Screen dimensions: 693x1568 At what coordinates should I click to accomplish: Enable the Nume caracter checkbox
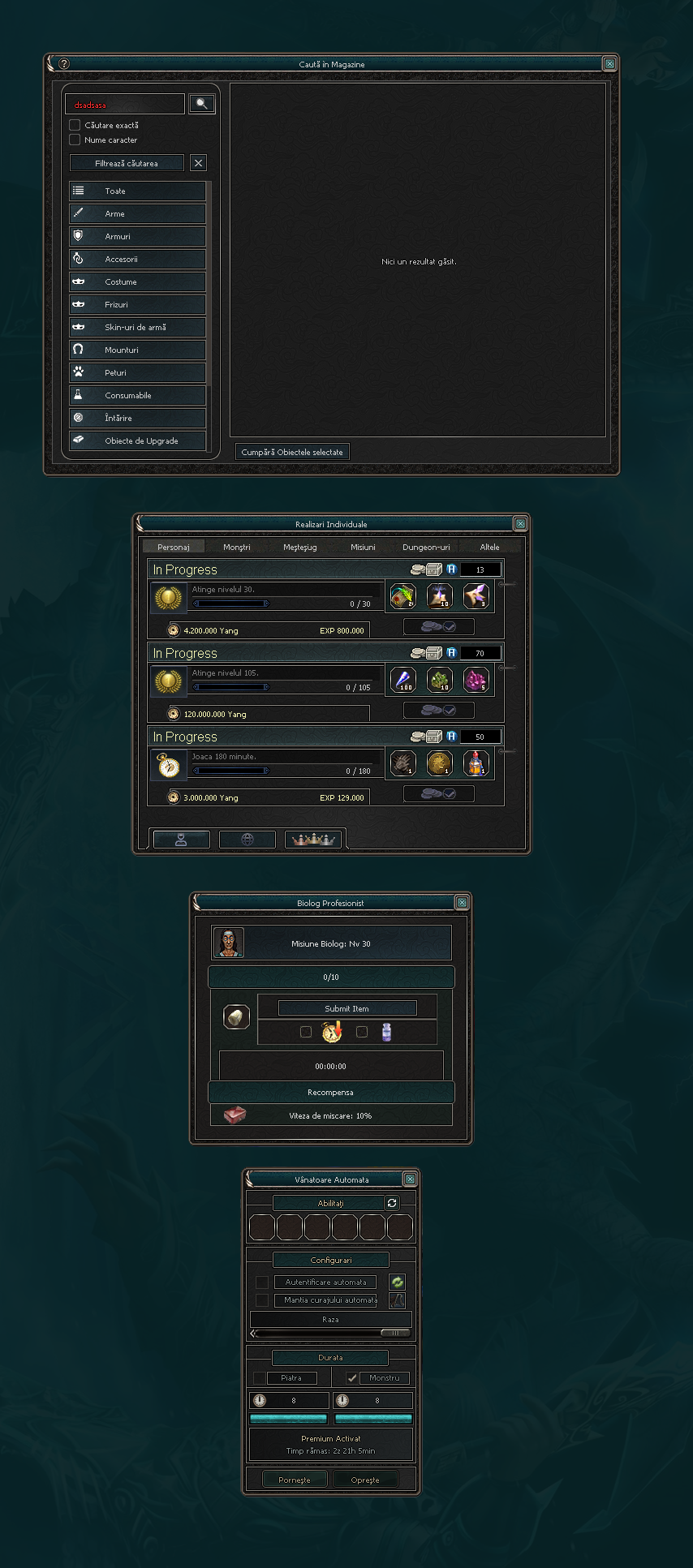pos(75,140)
